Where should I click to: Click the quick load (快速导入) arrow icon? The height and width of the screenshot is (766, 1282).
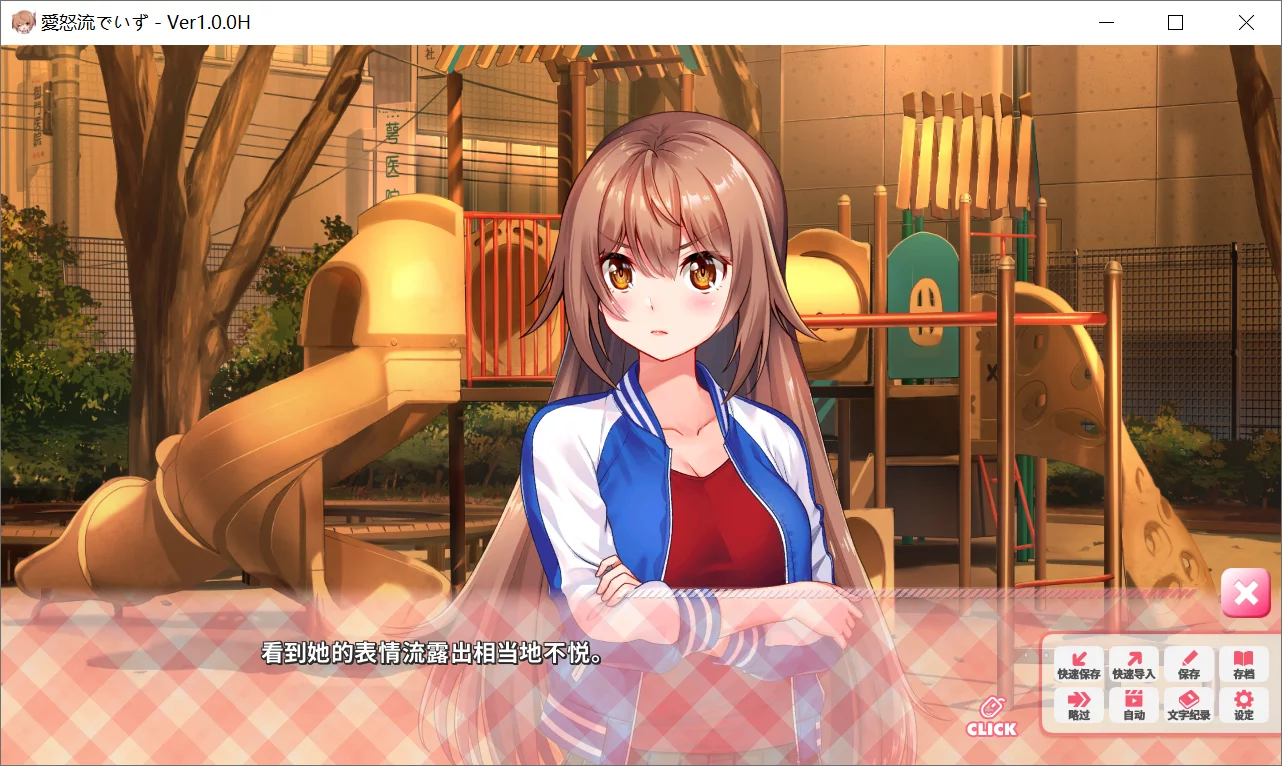(x=1134, y=659)
